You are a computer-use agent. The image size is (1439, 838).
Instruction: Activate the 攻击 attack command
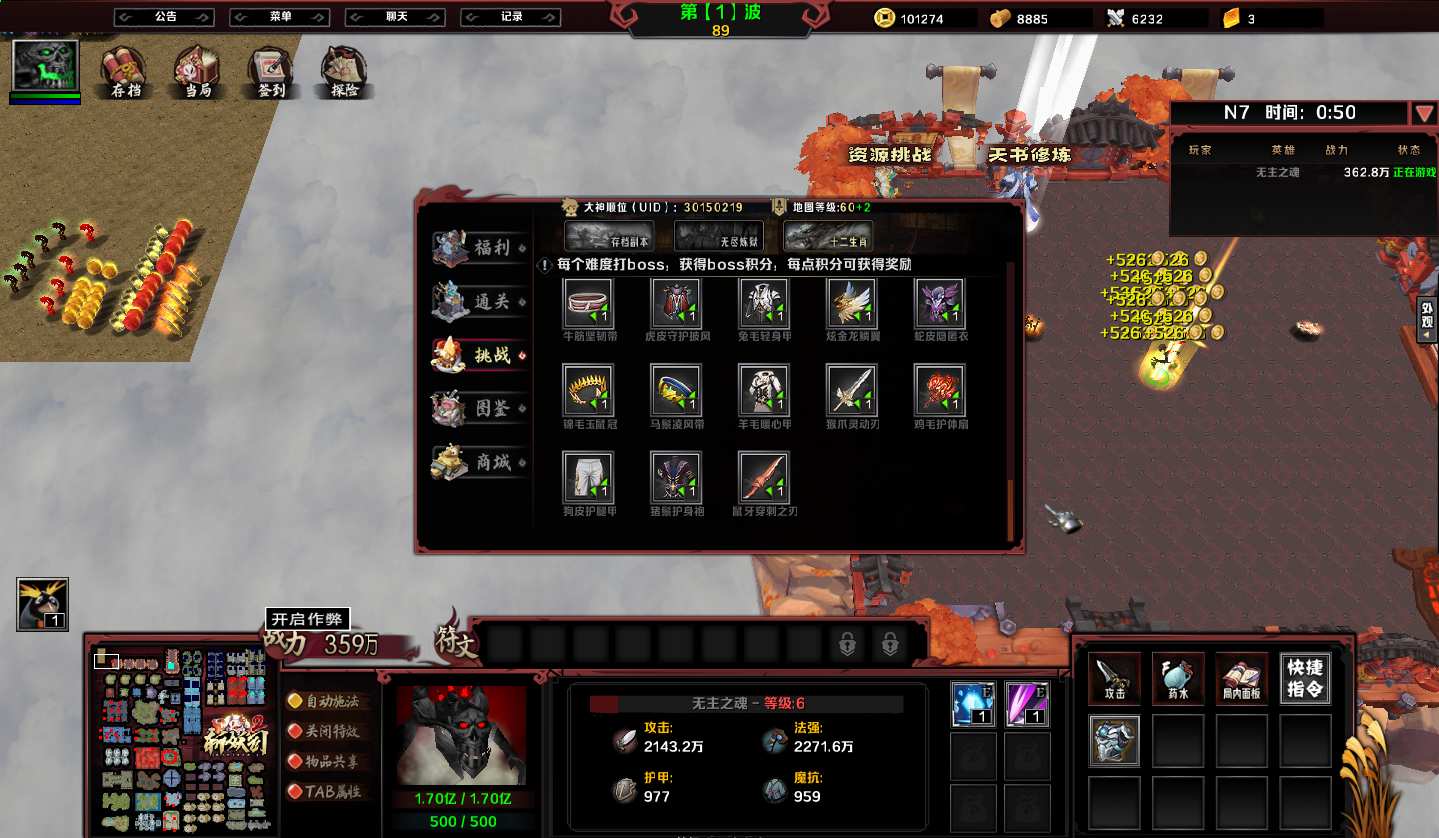1114,678
